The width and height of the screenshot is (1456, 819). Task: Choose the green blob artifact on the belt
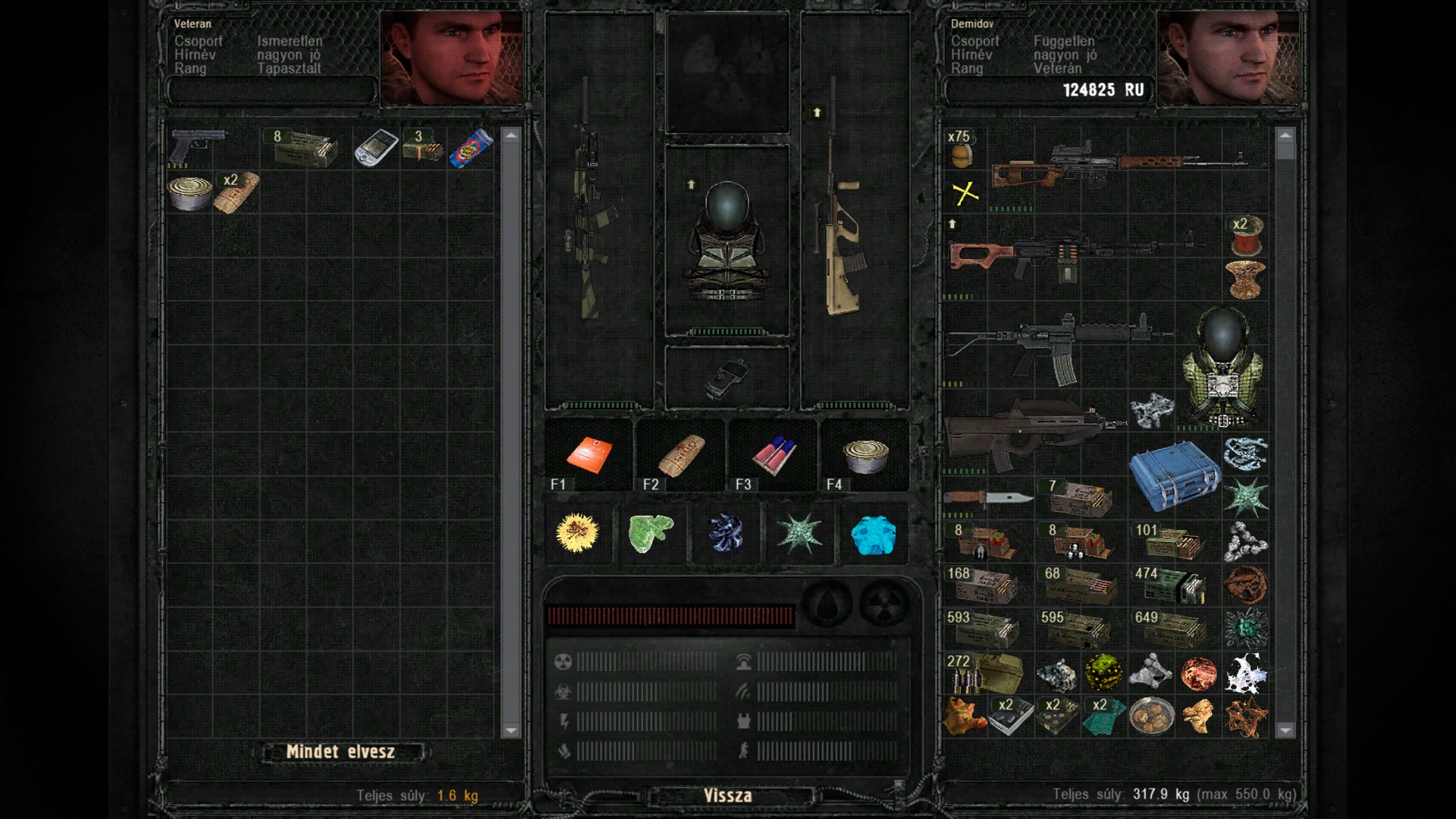point(651,532)
